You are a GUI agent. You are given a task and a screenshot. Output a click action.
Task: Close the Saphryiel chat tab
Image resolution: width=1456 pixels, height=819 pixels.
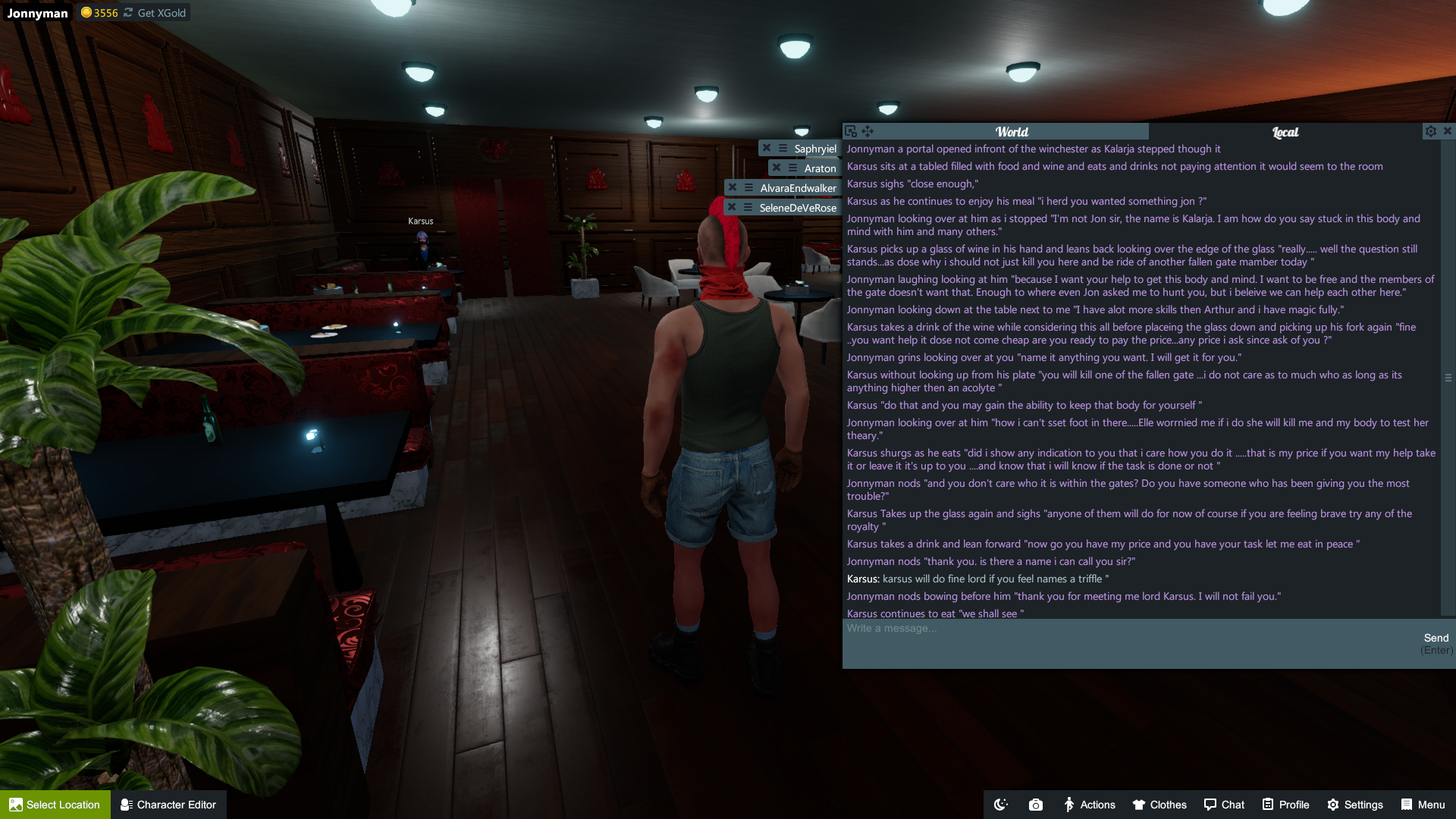(767, 149)
